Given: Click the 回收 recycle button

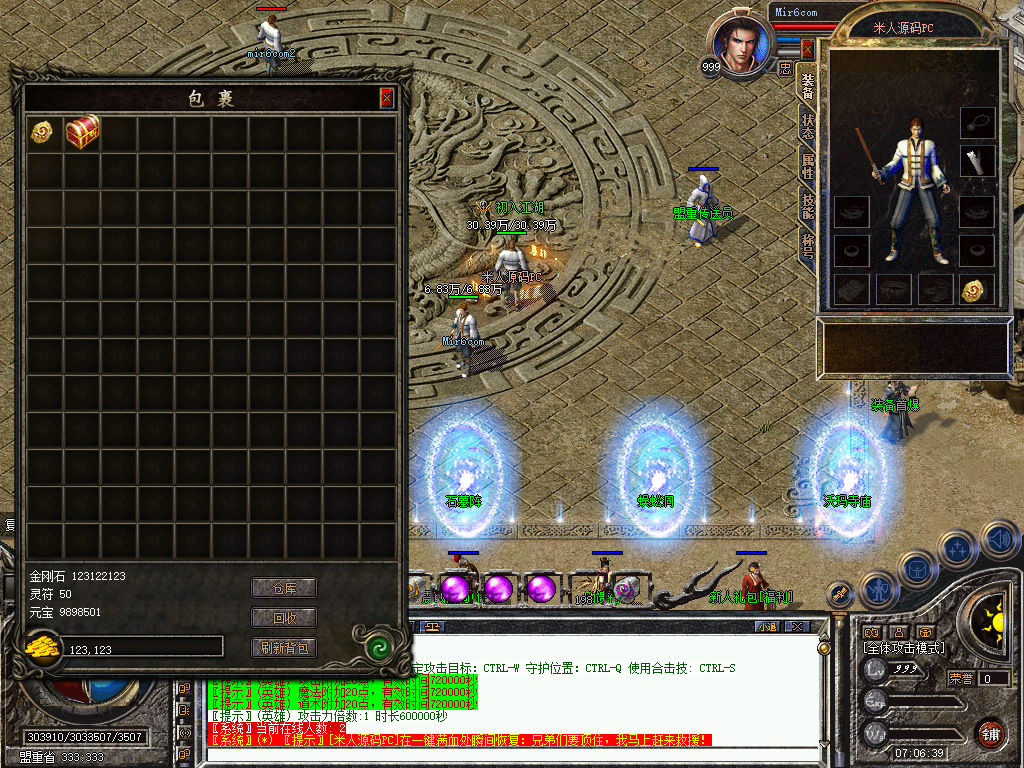Looking at the screenshot, I should pos(283,618).
